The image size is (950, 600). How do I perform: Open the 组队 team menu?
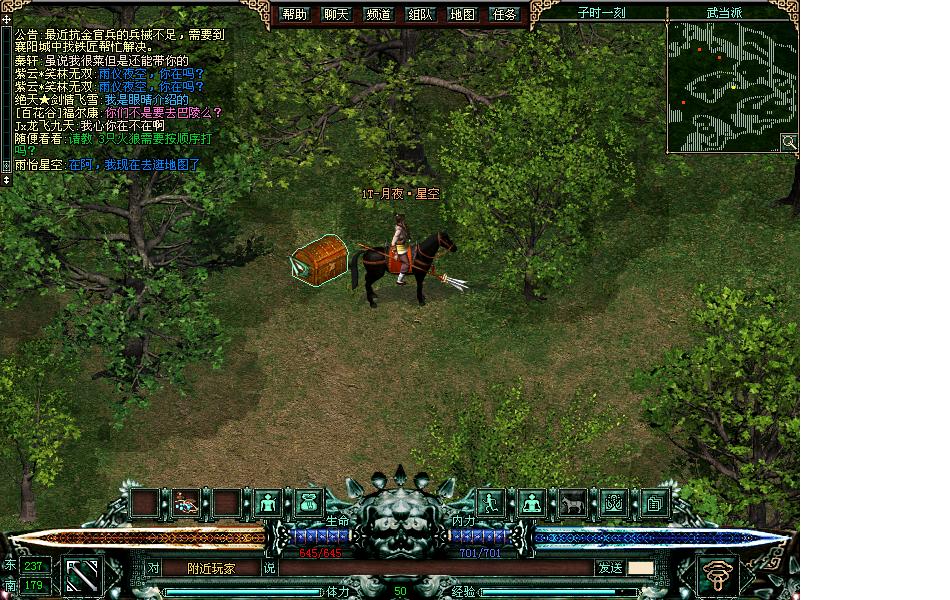421,14
